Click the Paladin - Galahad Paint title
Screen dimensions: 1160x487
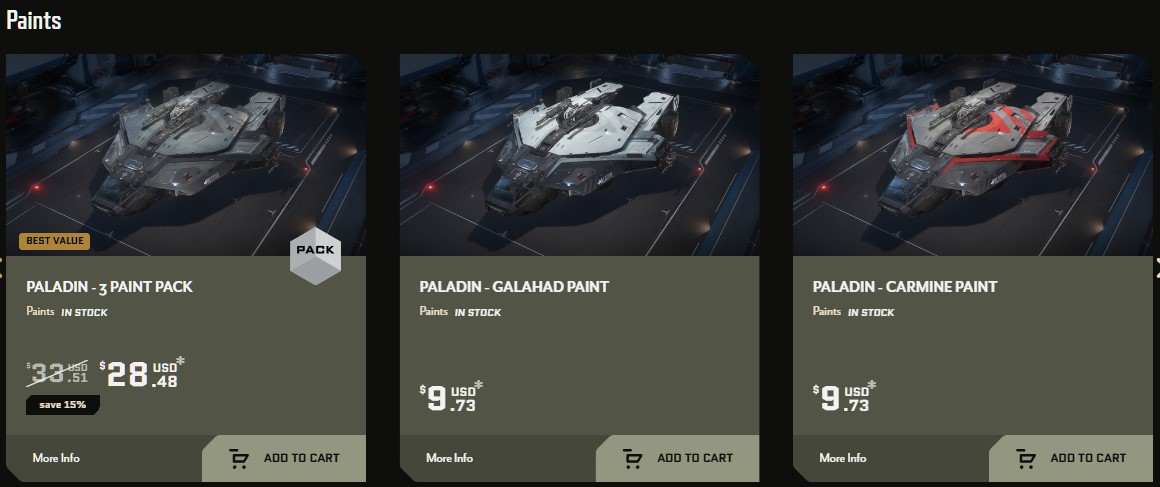click(514, 287)
